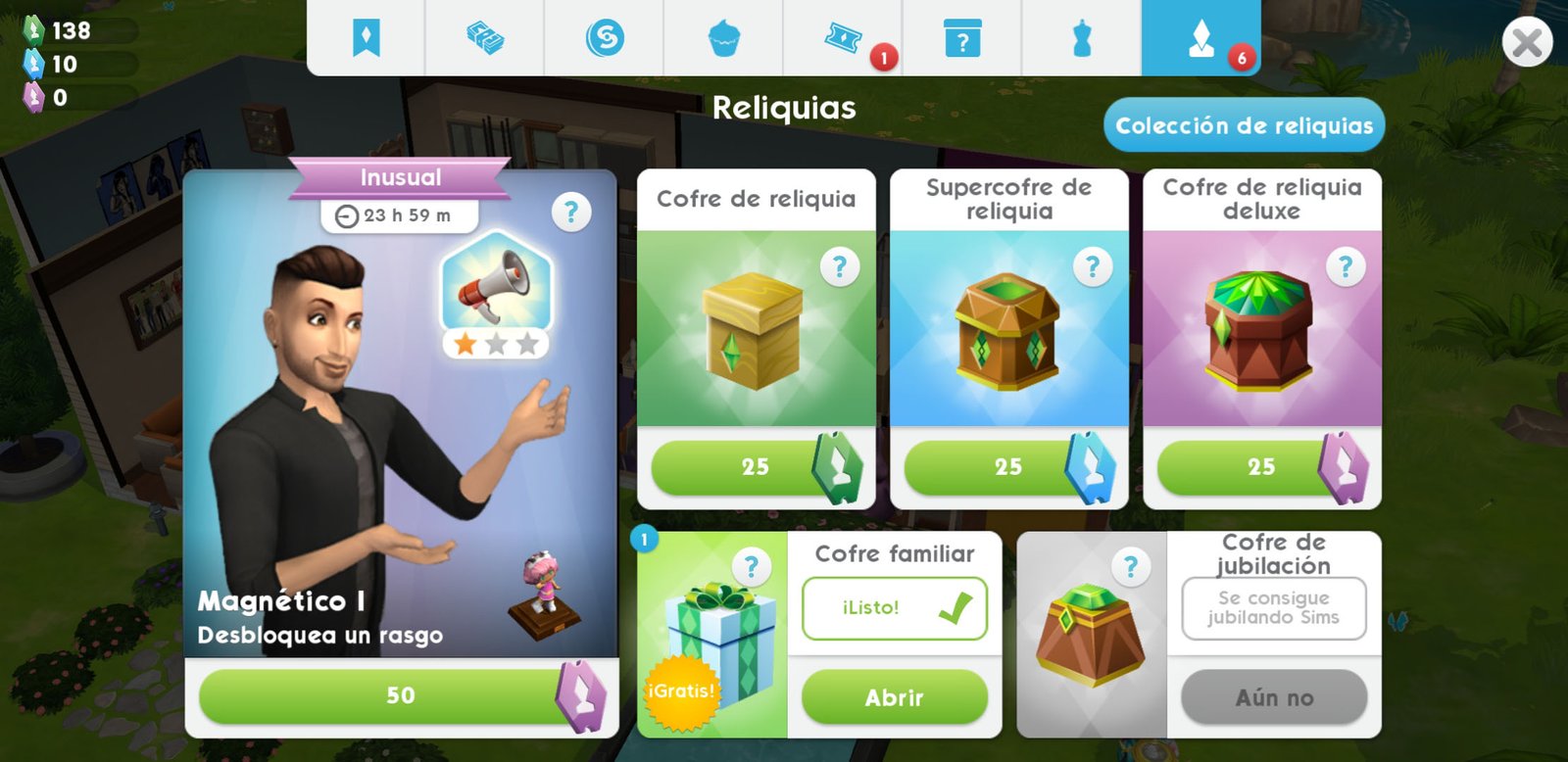Image resolution: width=1568 pixels, height=762 pixels.
Task: Open the tickets tab with notification badge
Action: (x=844, y=38)
